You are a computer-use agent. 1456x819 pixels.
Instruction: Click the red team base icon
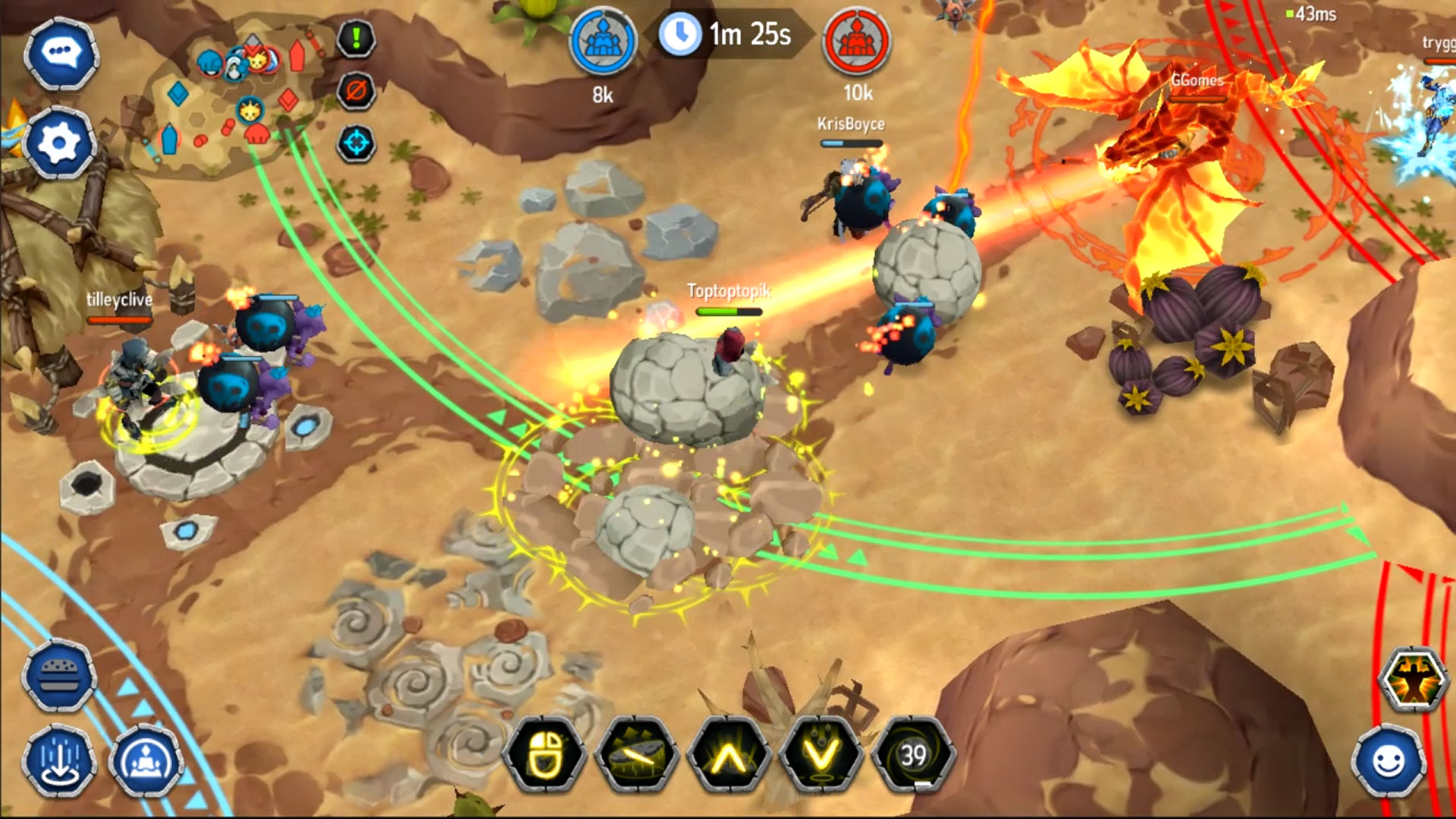coord(857,42)
